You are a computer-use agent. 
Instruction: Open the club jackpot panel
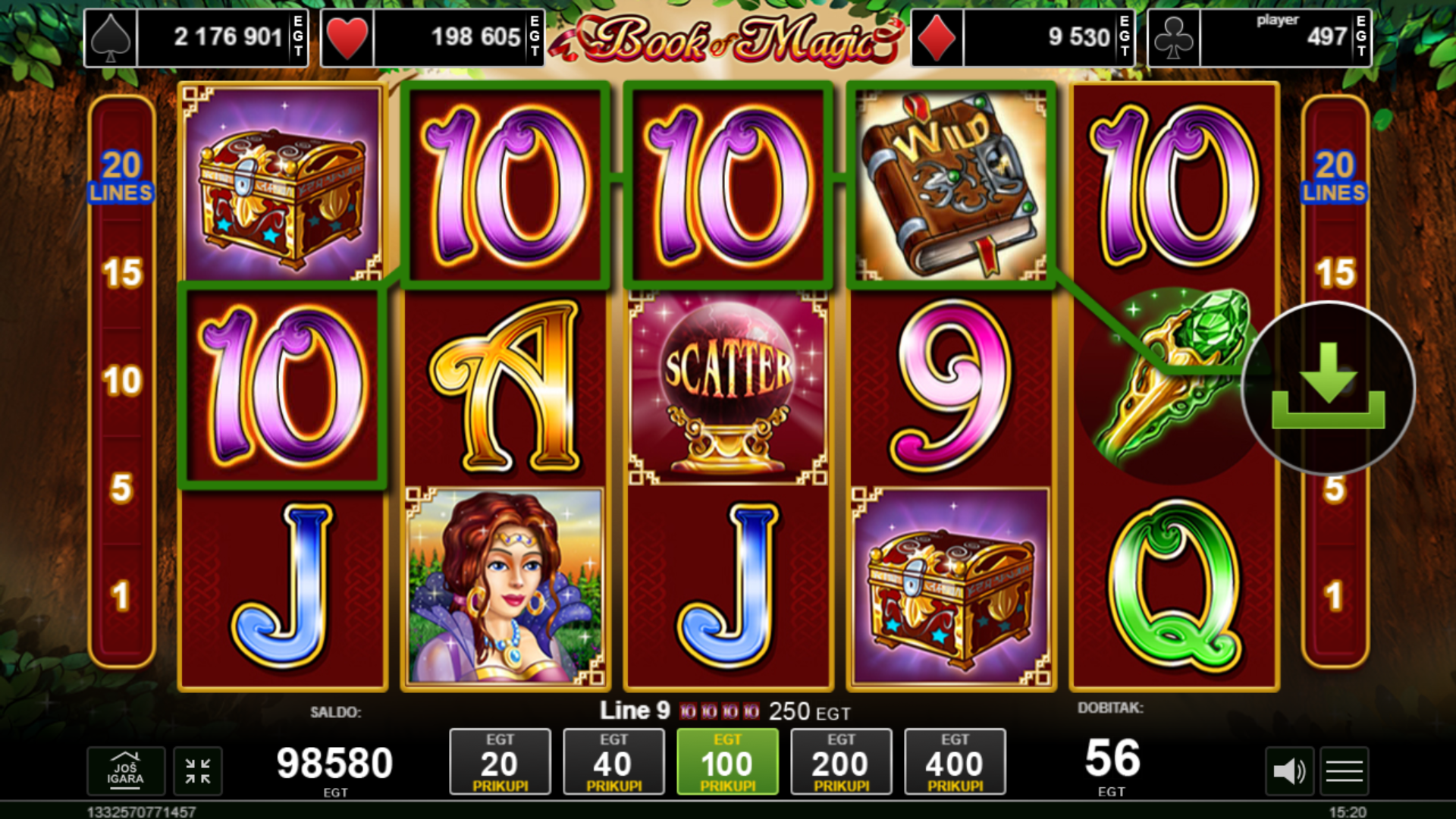coord(1259,37)
